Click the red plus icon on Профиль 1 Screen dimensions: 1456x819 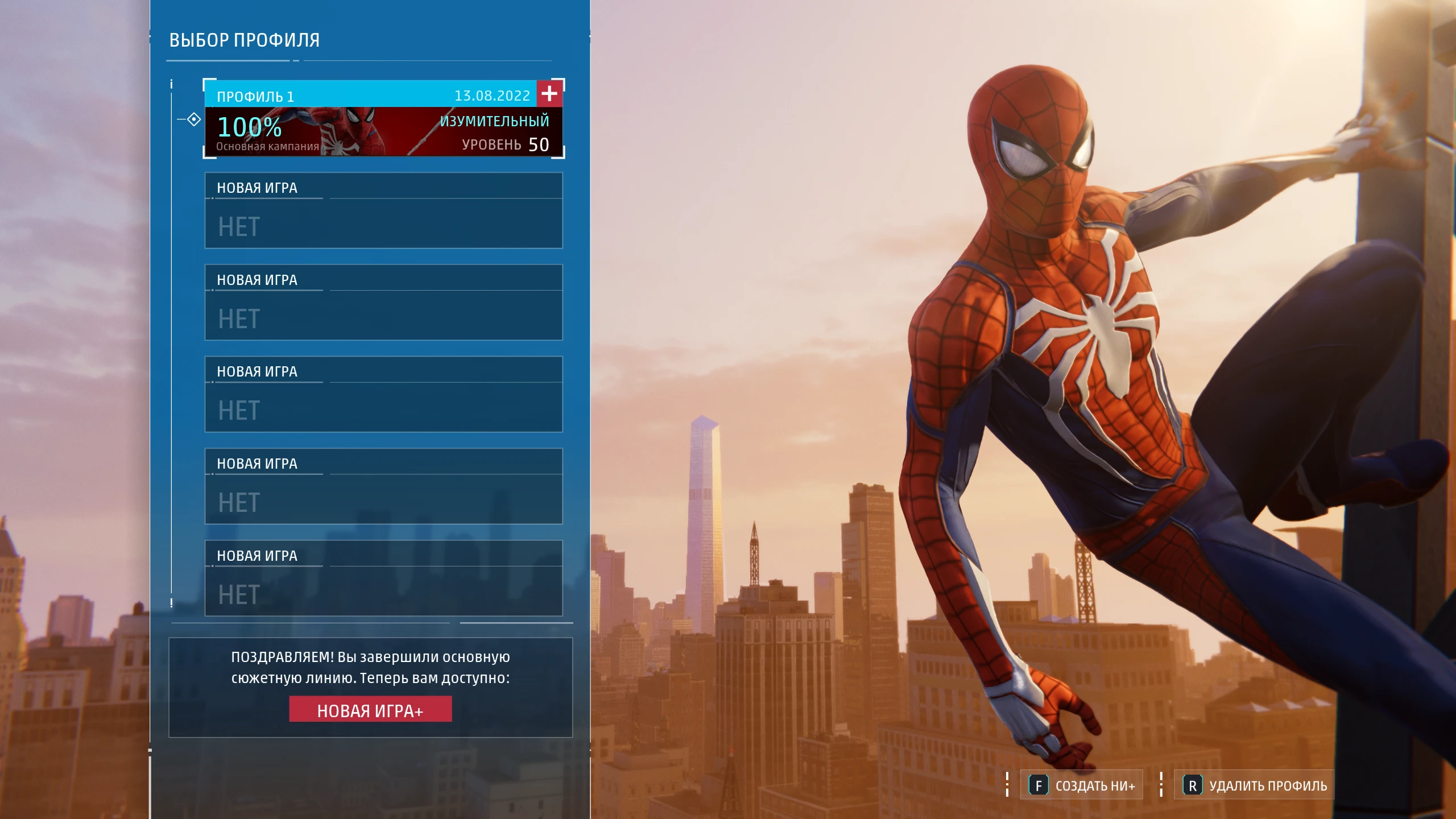549,94
